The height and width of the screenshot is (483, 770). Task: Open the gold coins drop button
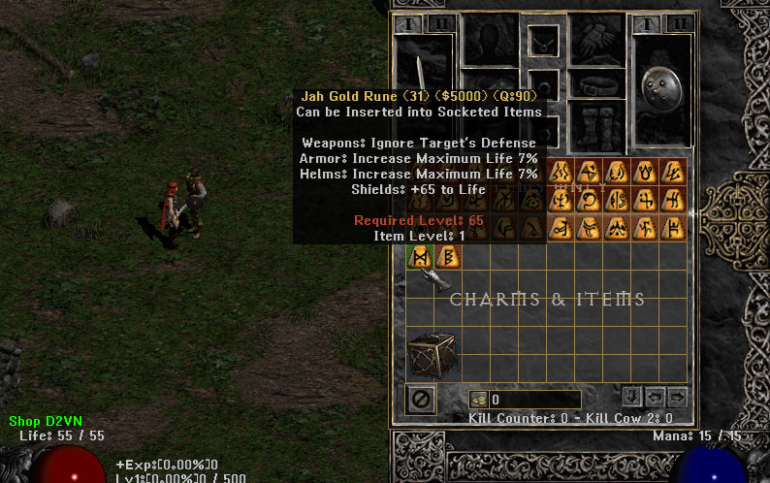pos(478,400)
